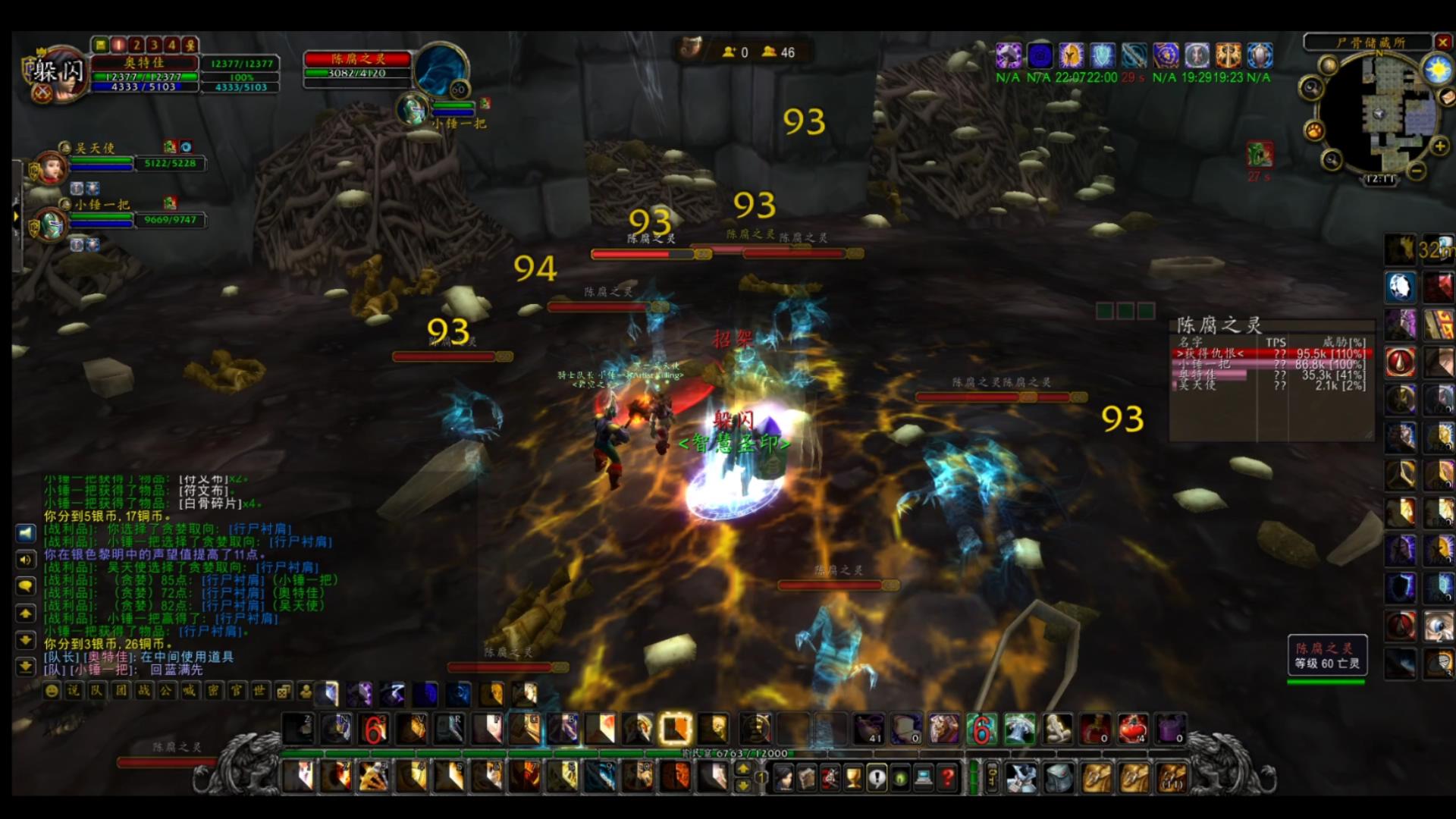Open the red question mark help button

(x=947, y=777)
